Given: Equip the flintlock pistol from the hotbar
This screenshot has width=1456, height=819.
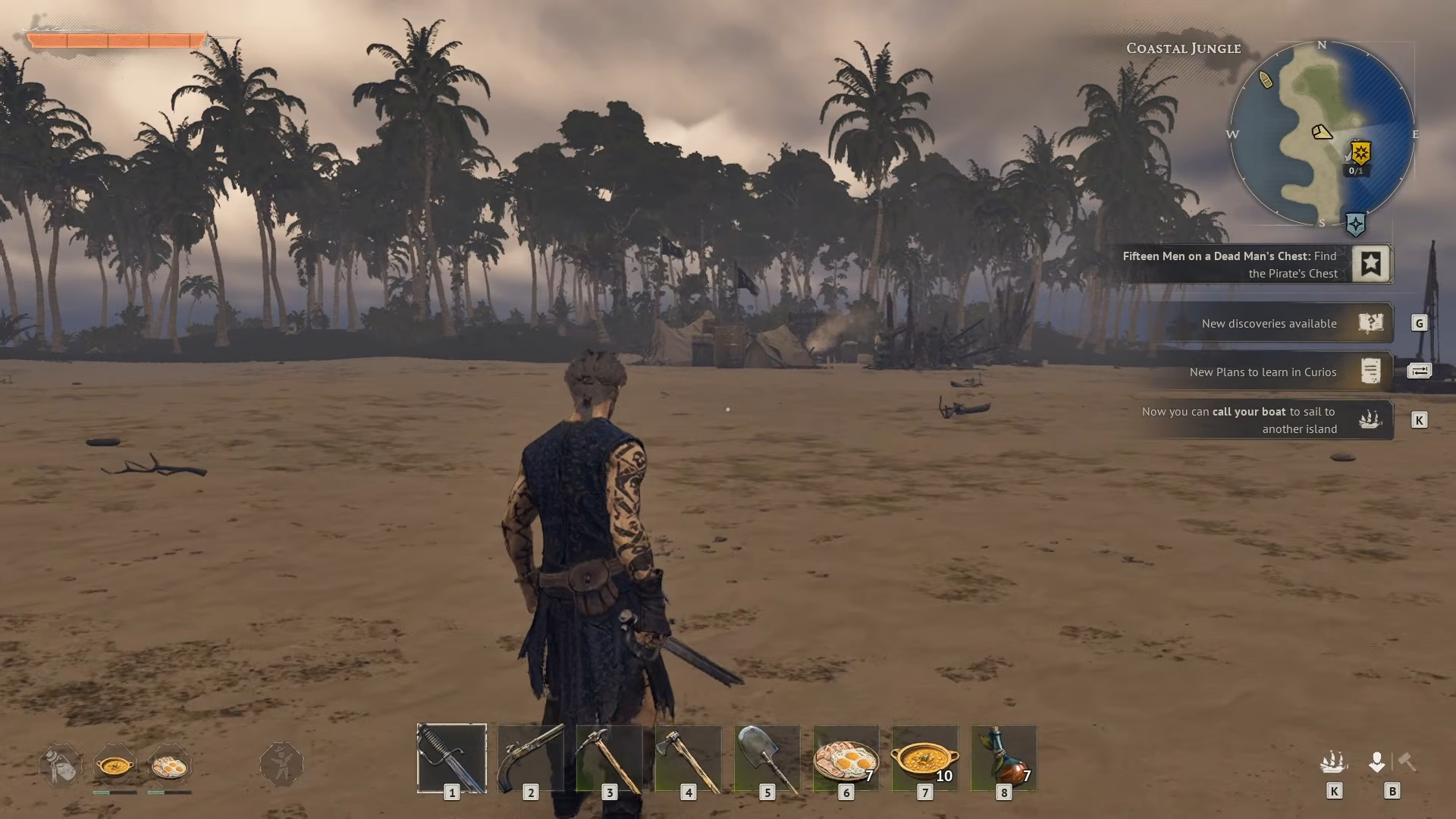Looking at the screenshot, I should [x=530, y=758].
